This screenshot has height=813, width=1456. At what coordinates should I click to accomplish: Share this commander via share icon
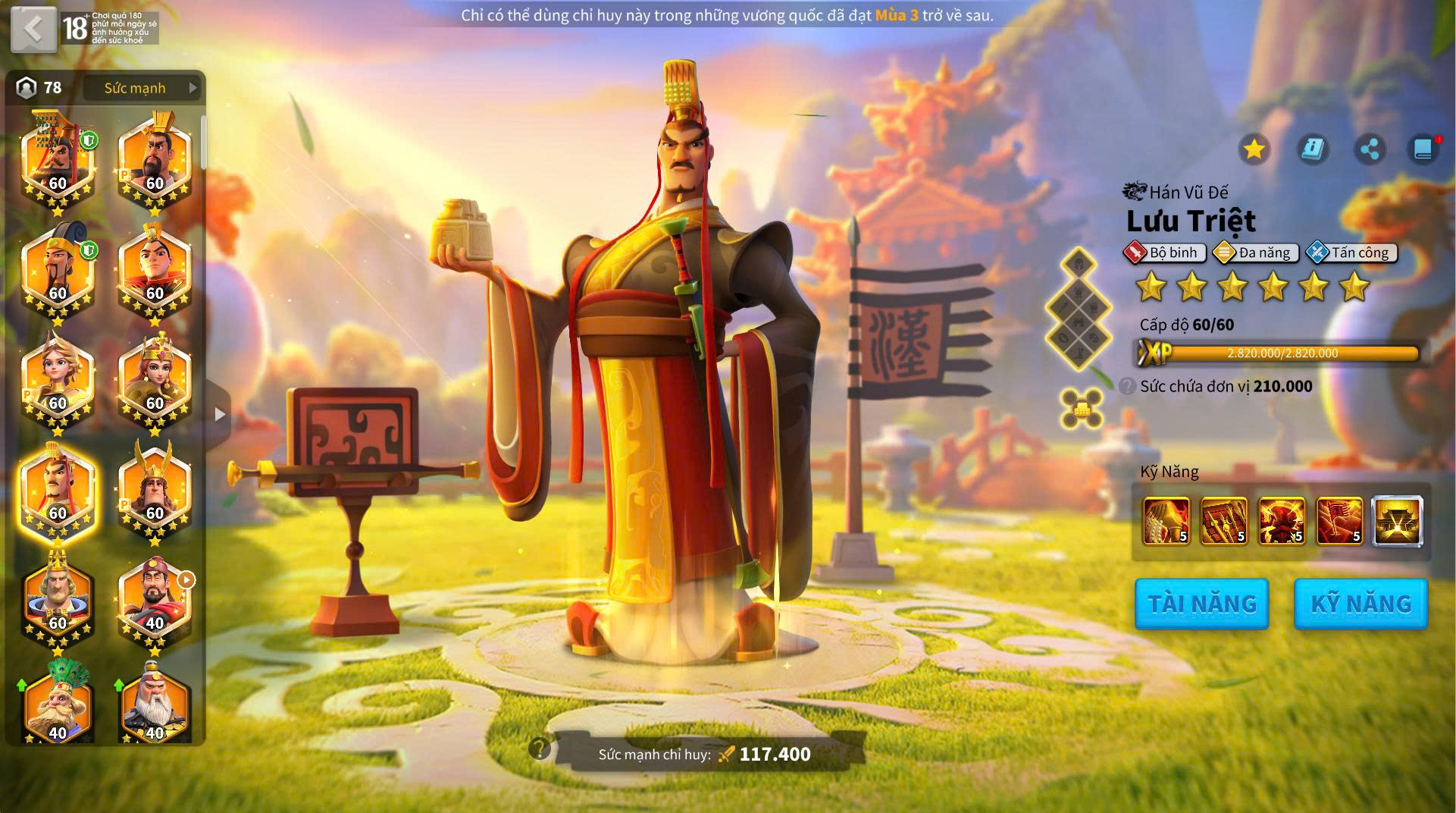(x=1370, y=149)
